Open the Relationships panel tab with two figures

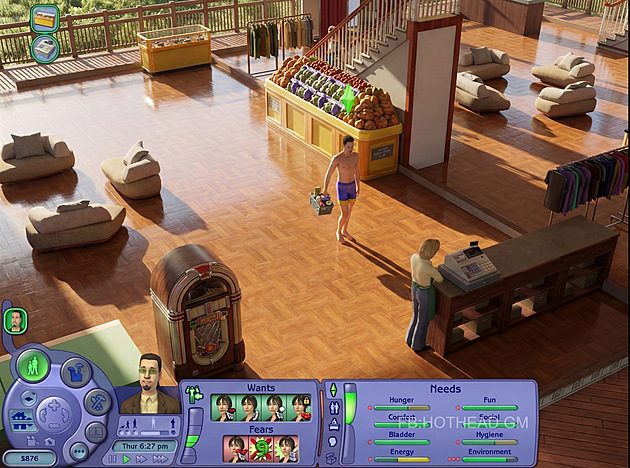[334, 407]
